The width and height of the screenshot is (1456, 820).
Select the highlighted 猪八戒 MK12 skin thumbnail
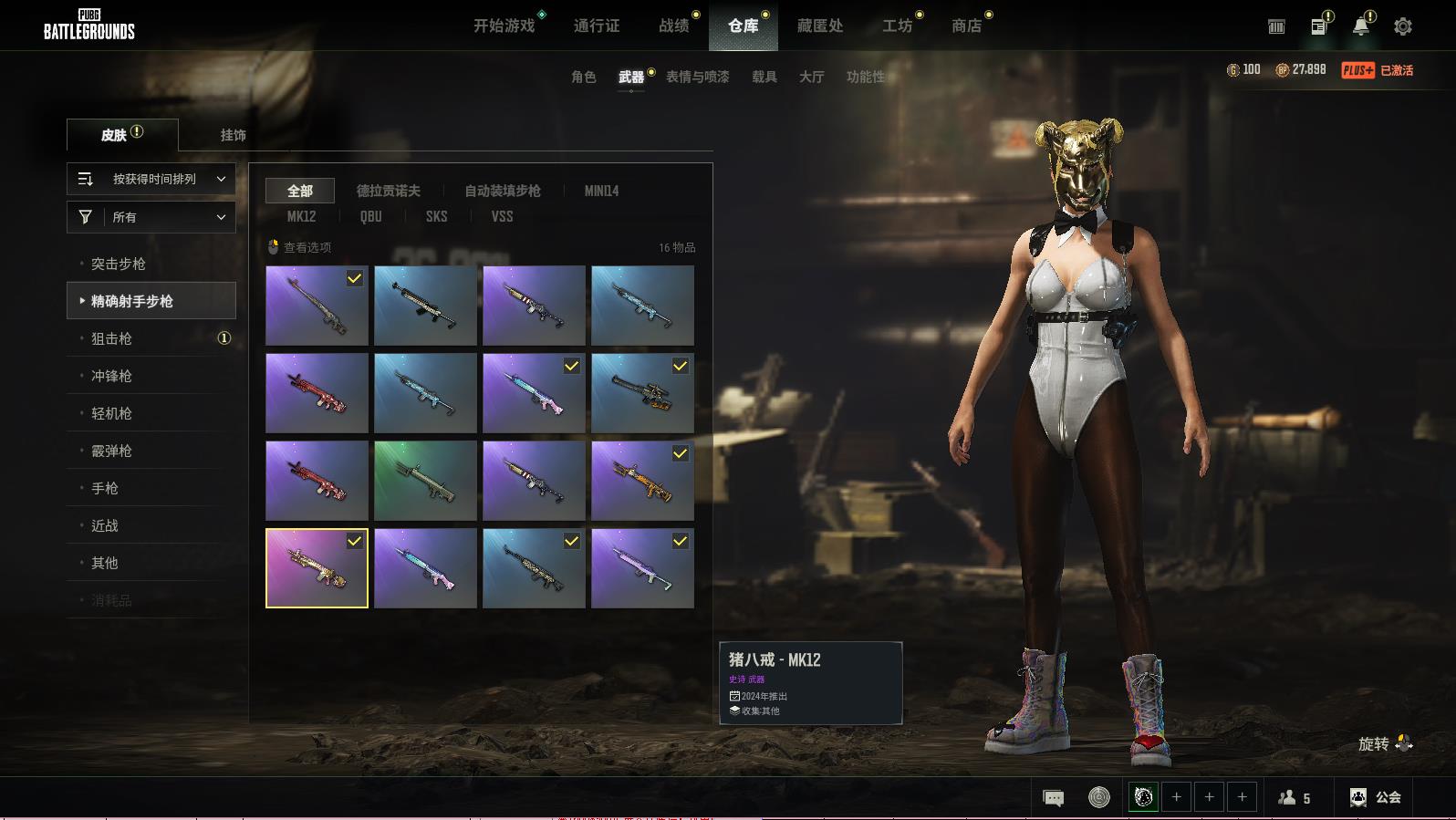point(317,567)
